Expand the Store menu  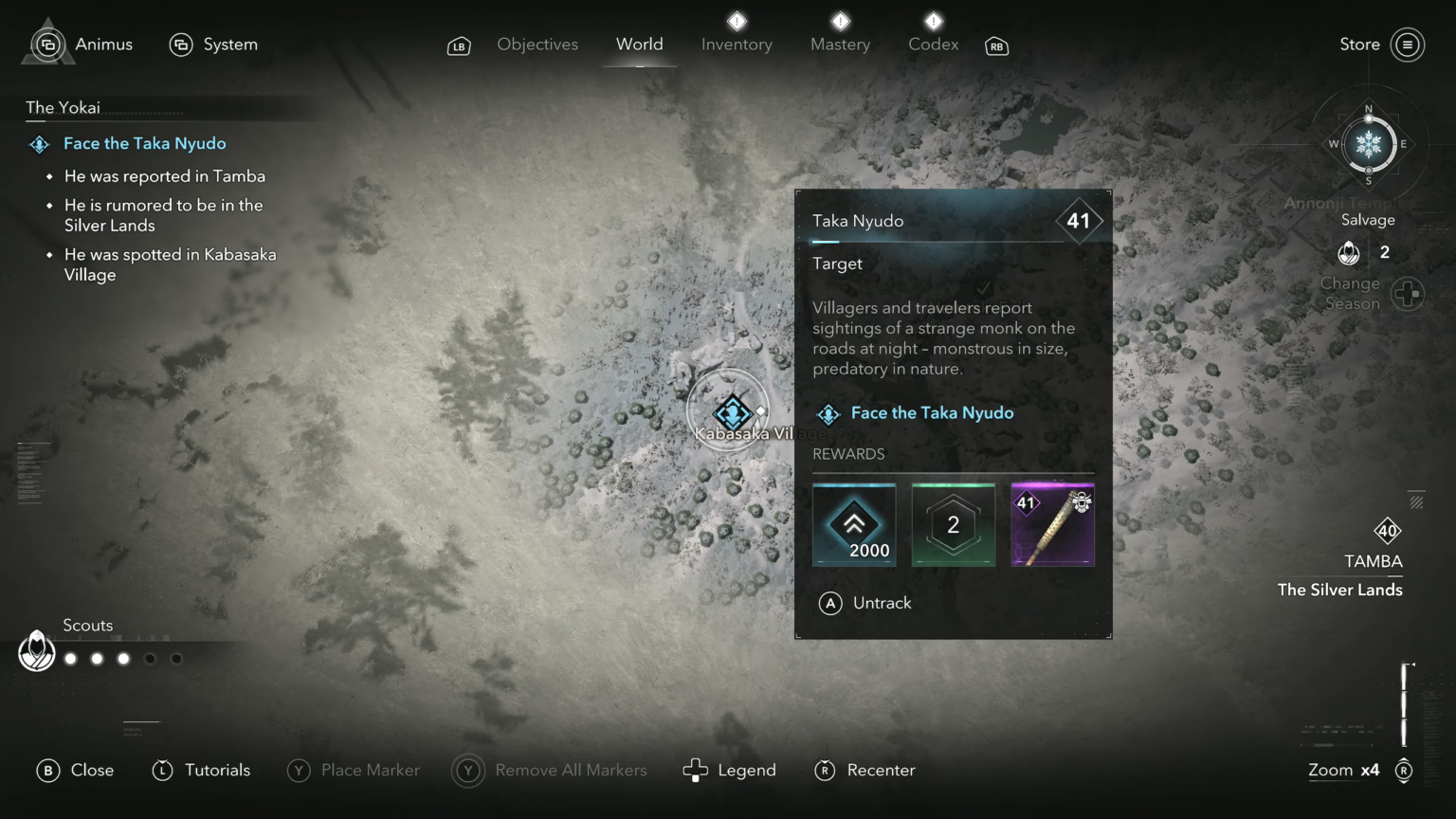pos(1407,44)
